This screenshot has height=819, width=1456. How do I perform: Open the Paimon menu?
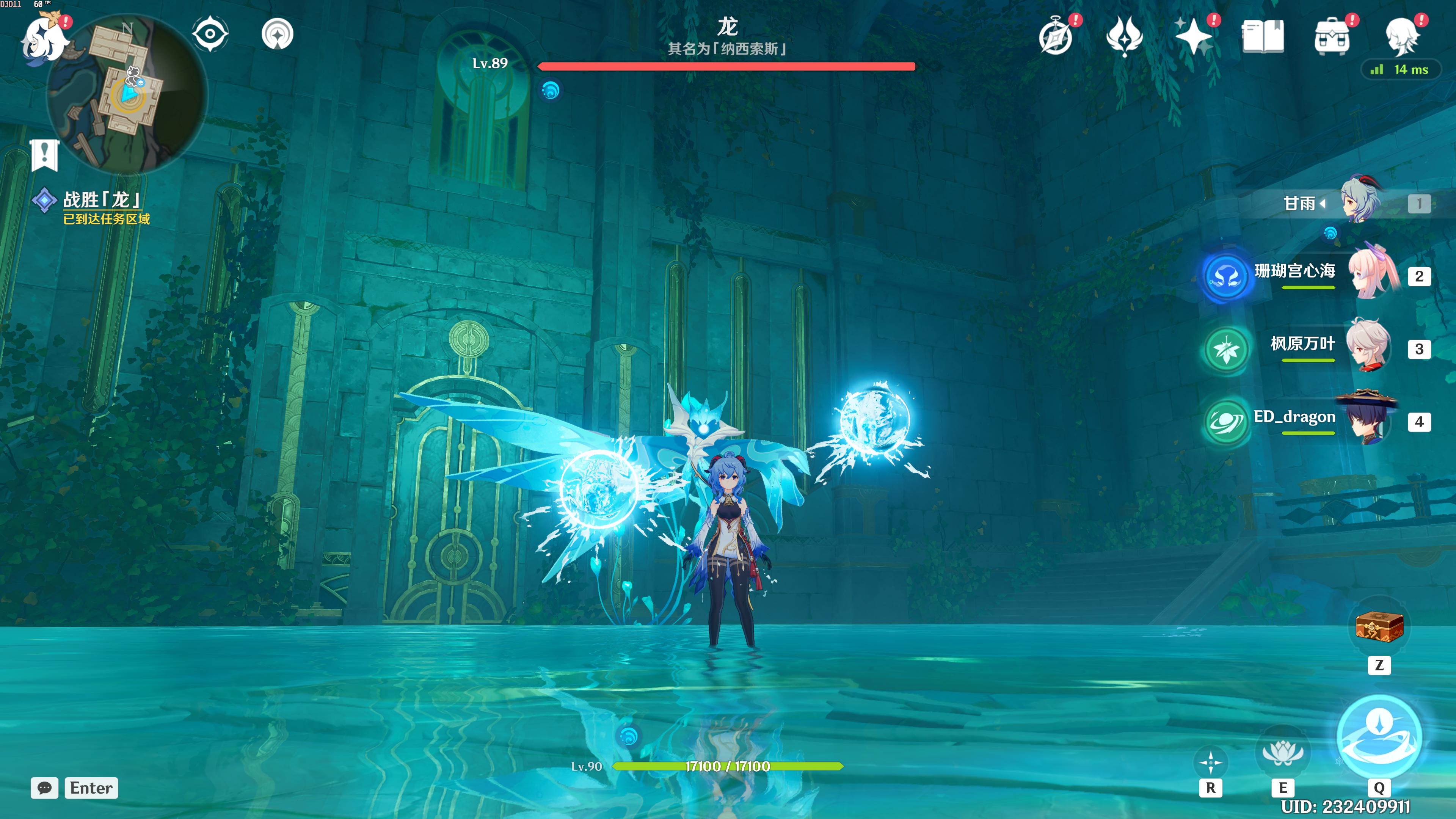(44, 38)
